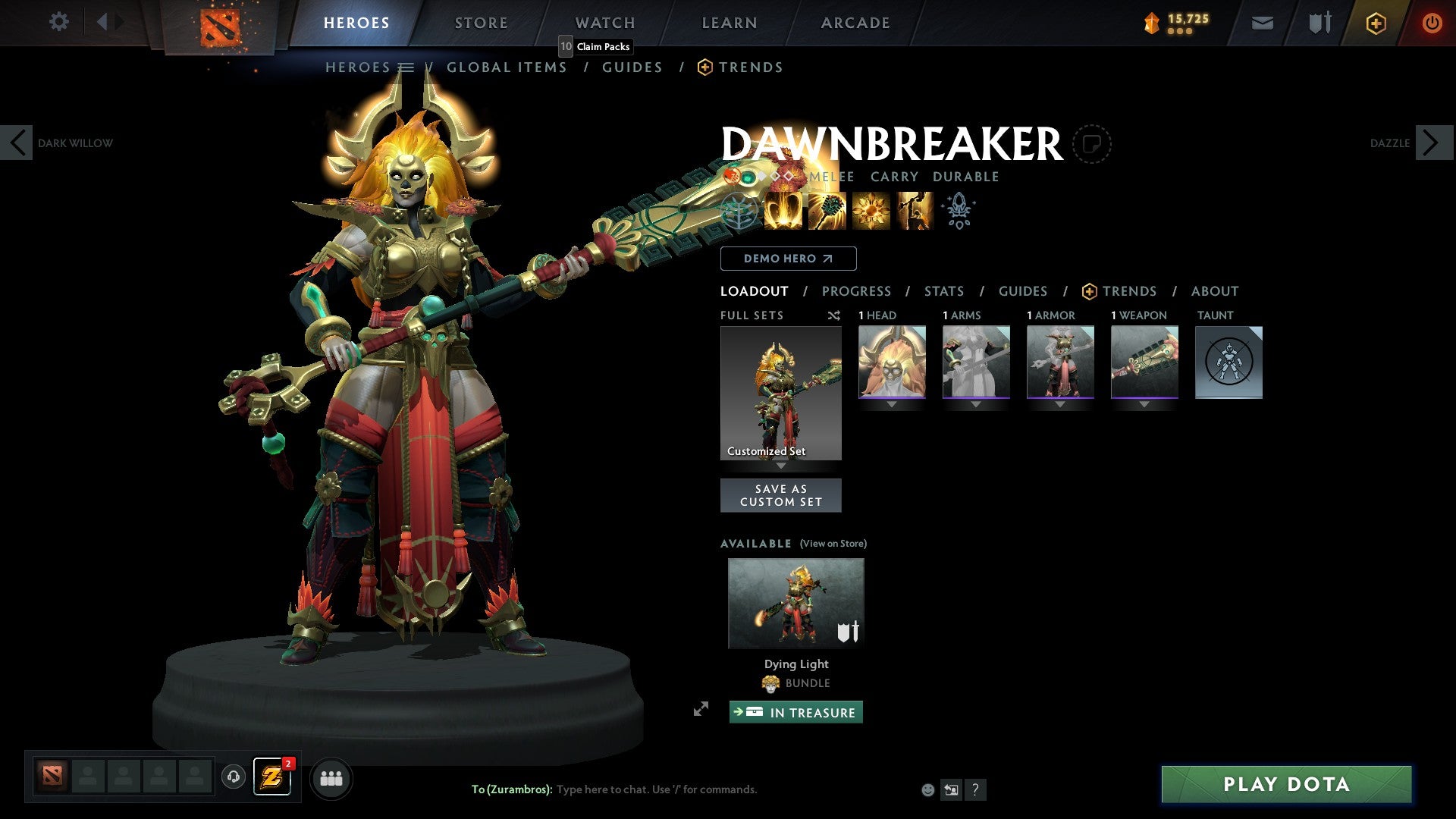Open the Arcade tab

[855, 23]
